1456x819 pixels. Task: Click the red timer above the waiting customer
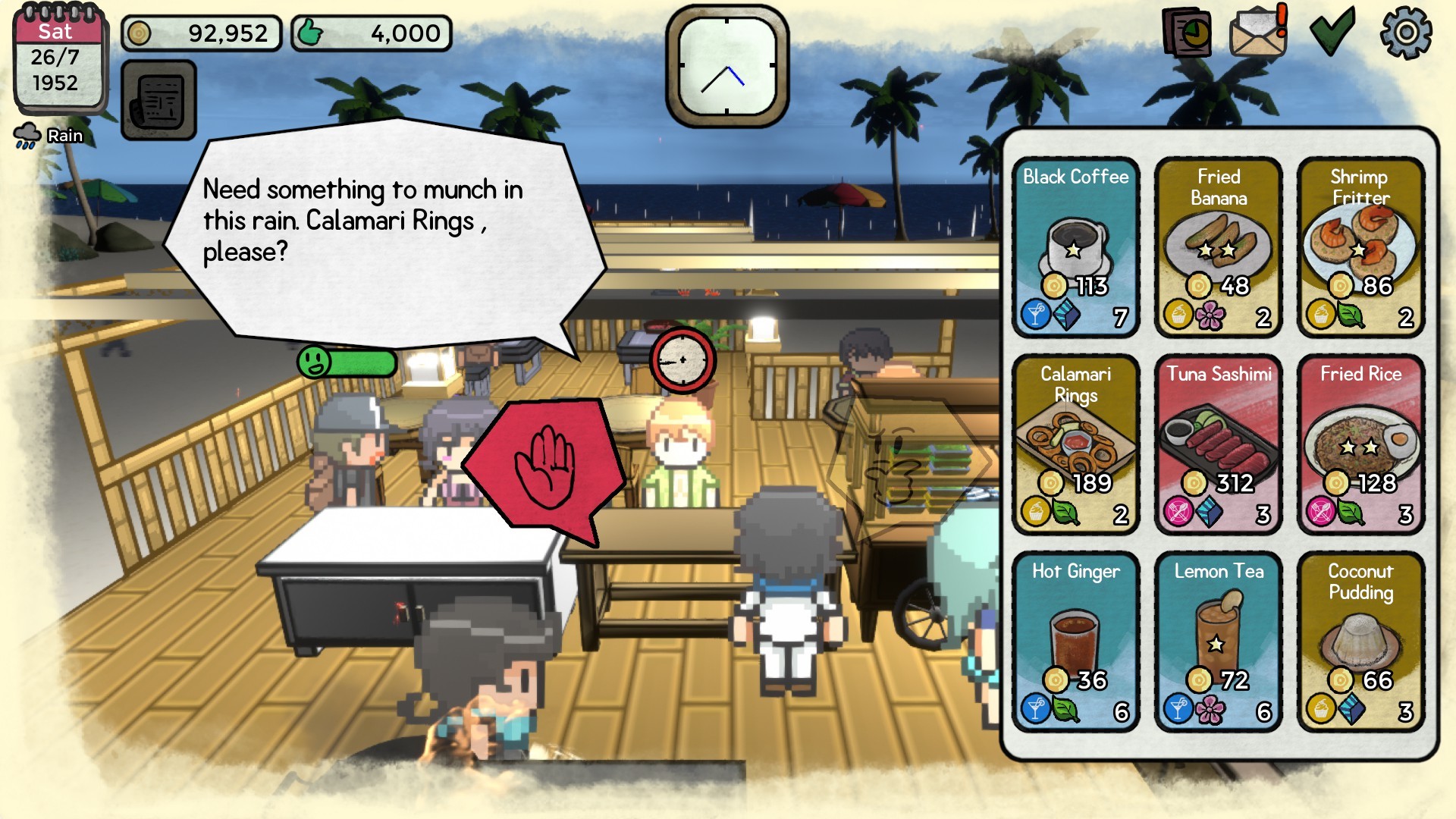681,360
